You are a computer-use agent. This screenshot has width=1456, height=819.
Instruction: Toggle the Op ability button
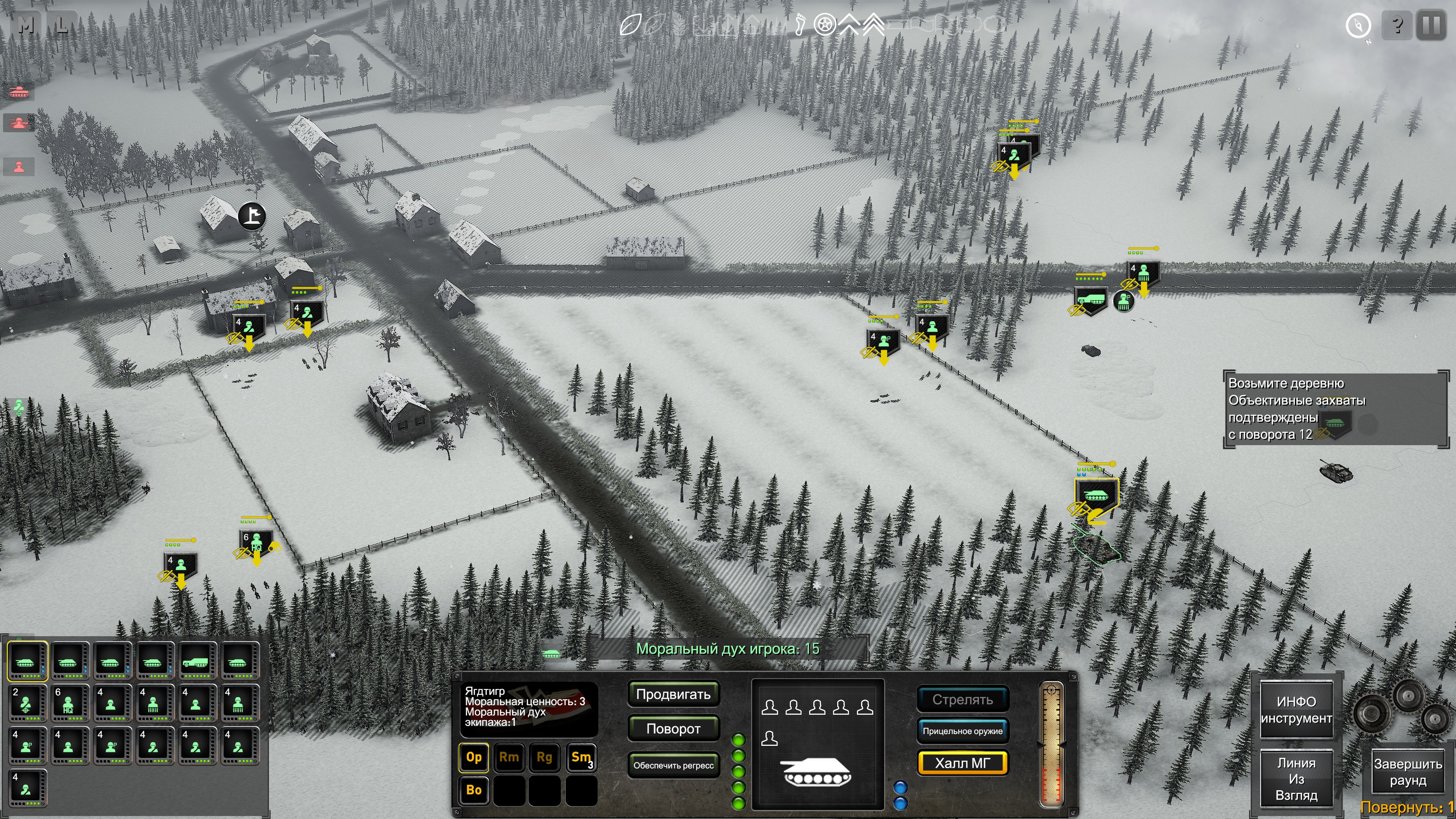point(474,758)
